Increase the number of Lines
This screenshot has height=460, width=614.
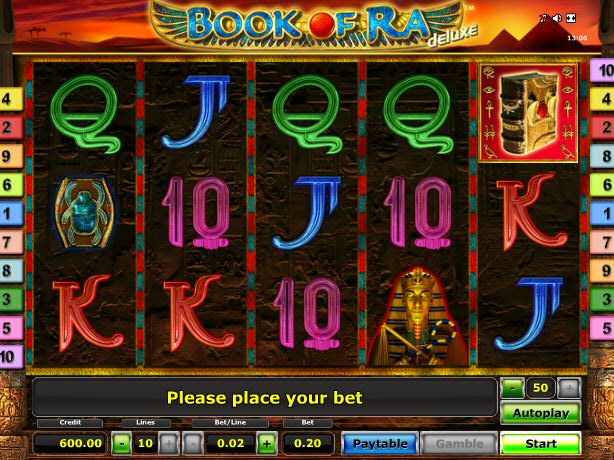point(169,443)
